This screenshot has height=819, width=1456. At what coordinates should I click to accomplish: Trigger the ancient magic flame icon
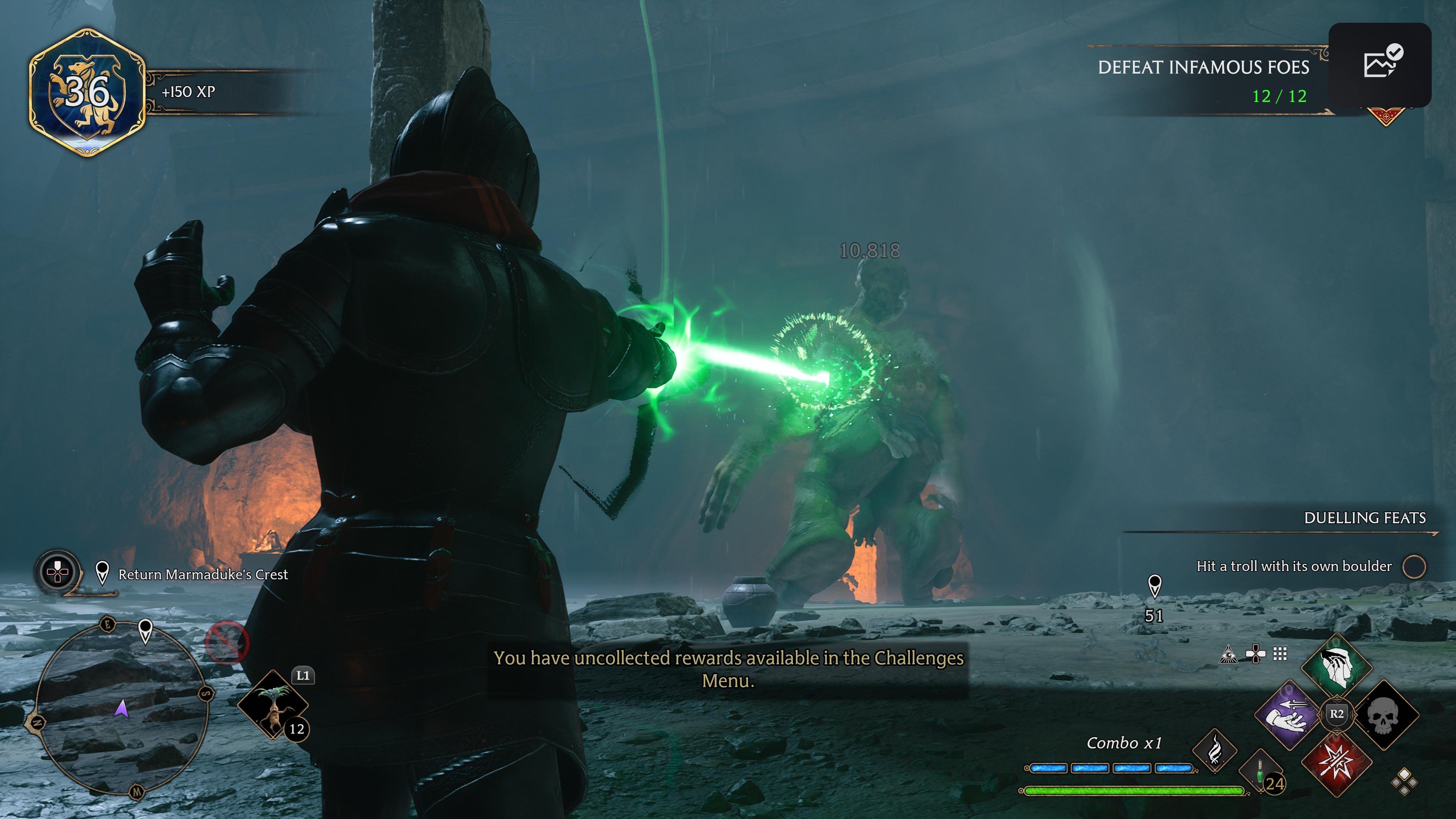1214,751
